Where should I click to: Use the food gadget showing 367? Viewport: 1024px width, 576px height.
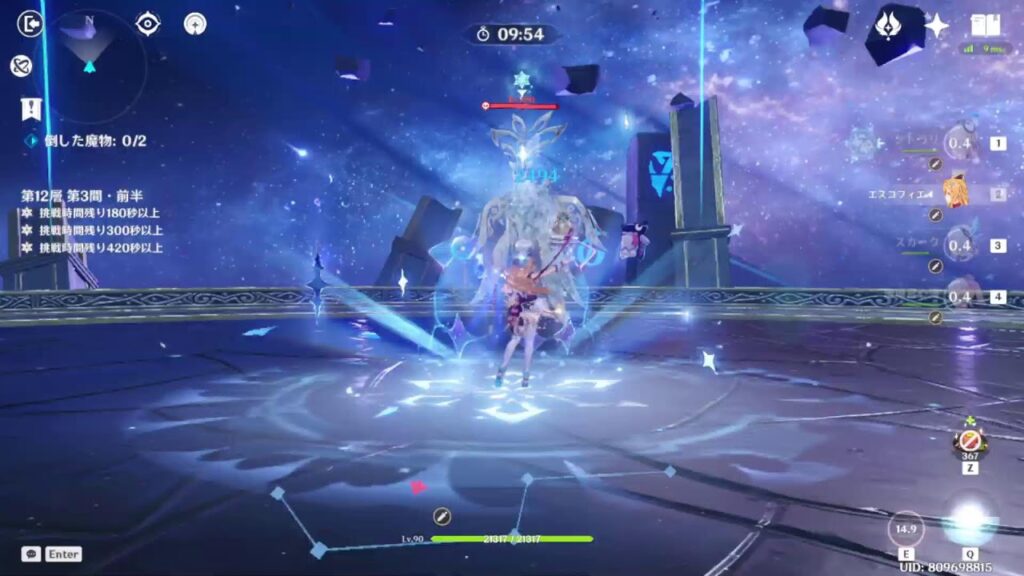click(969, 440)
